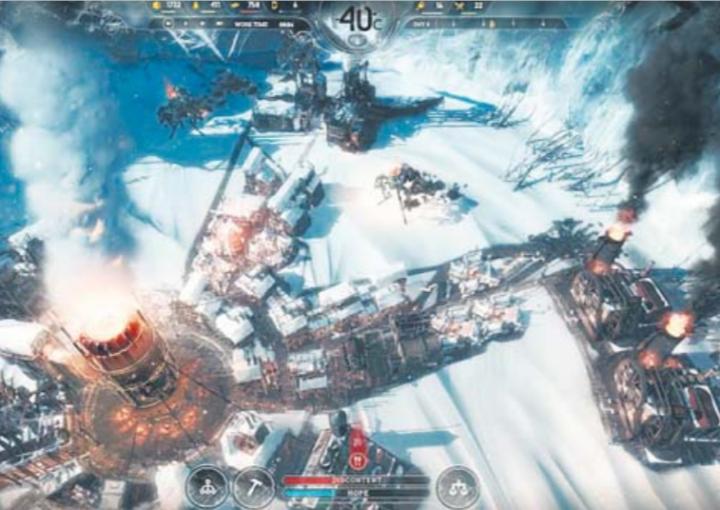Open the Book of Laws scales icon

click(457, 487)
